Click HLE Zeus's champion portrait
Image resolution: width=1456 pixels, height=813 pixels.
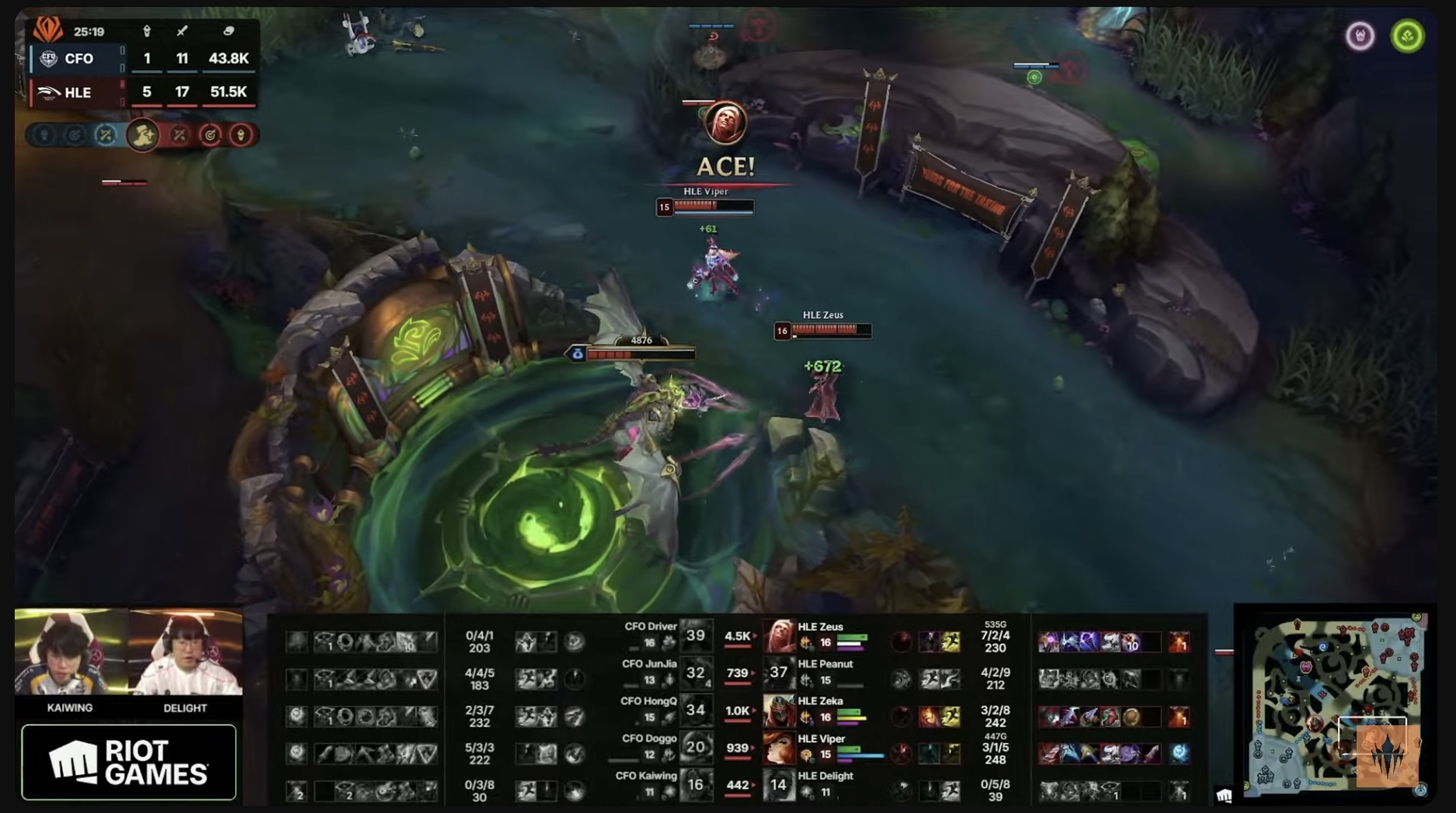click(779, 636)
